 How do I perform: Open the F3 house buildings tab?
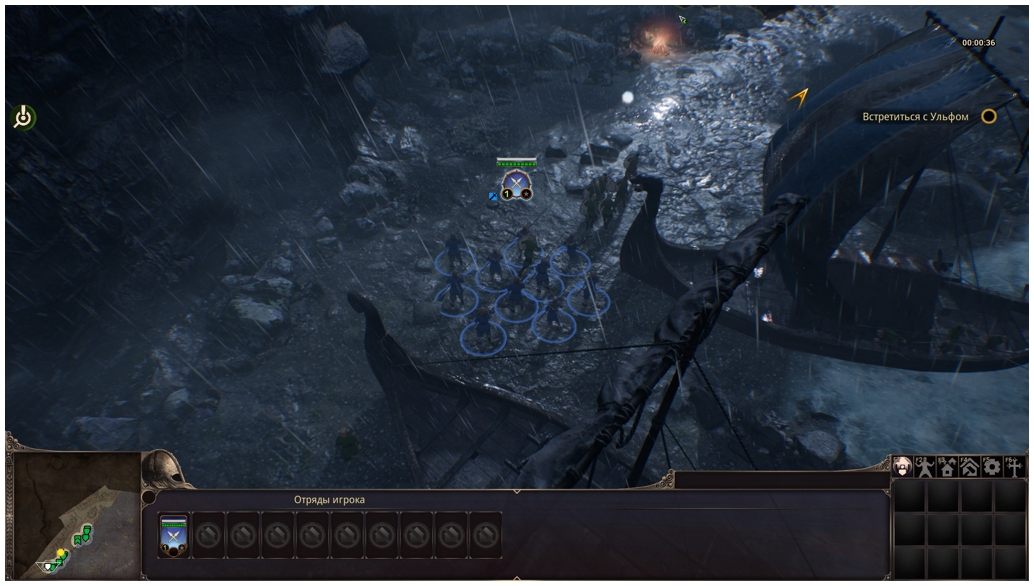[947, 466]
